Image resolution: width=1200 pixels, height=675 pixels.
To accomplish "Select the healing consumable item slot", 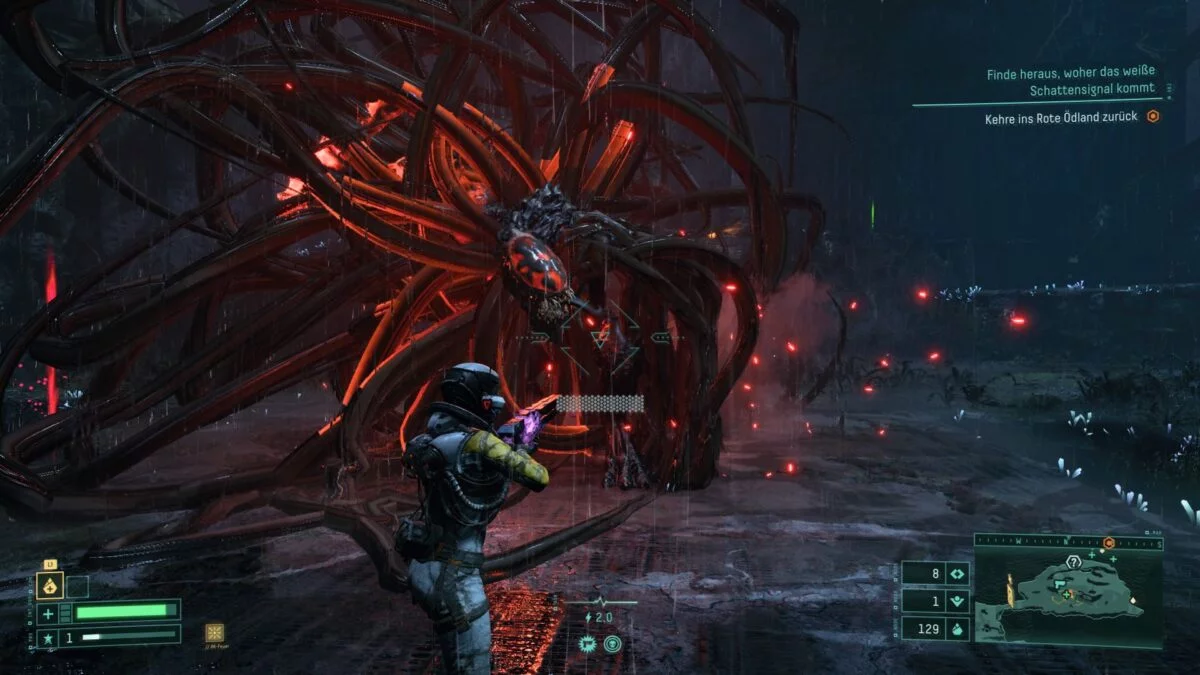I will click(x=48, y=586).
